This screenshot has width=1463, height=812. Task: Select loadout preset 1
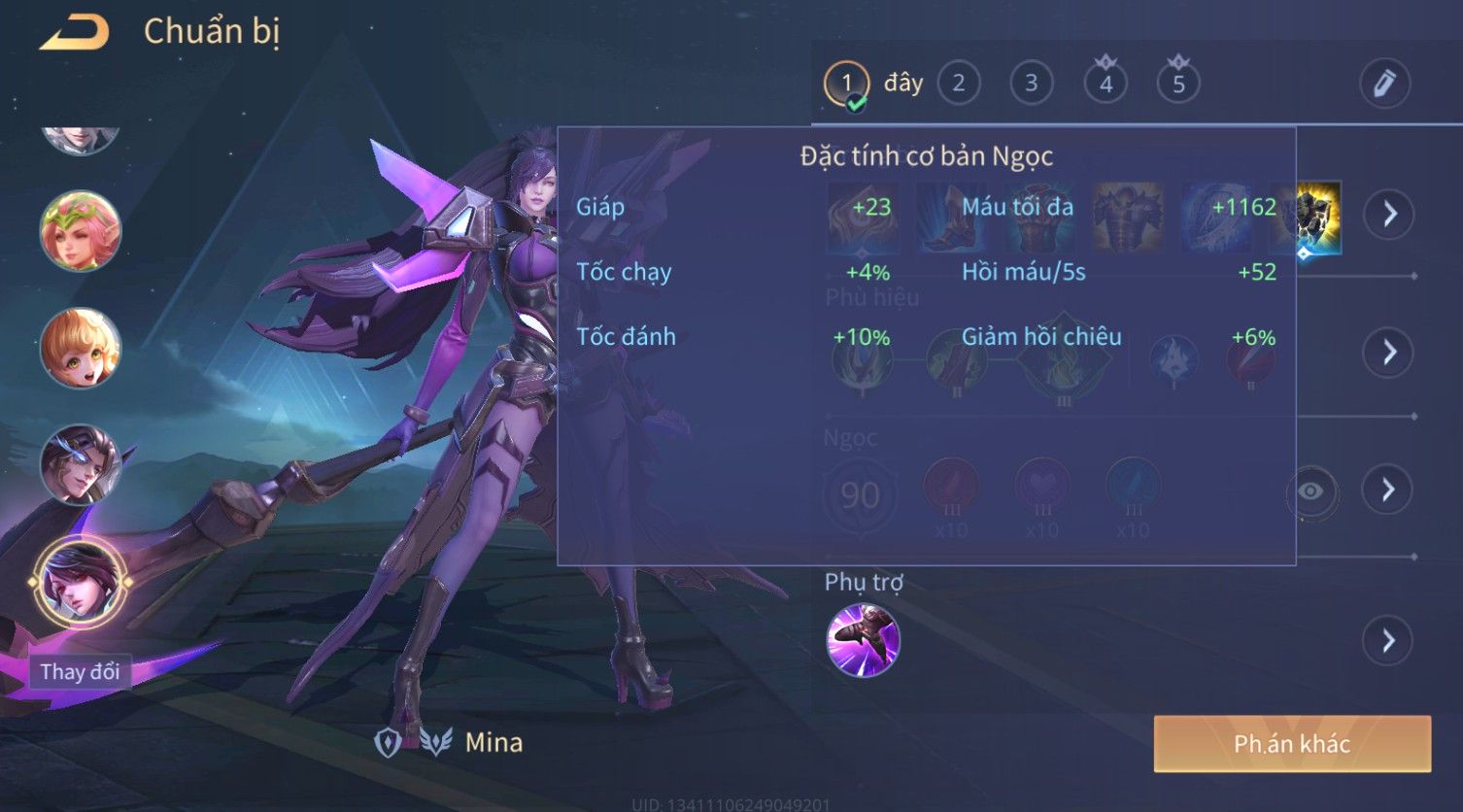click(846, 85)
